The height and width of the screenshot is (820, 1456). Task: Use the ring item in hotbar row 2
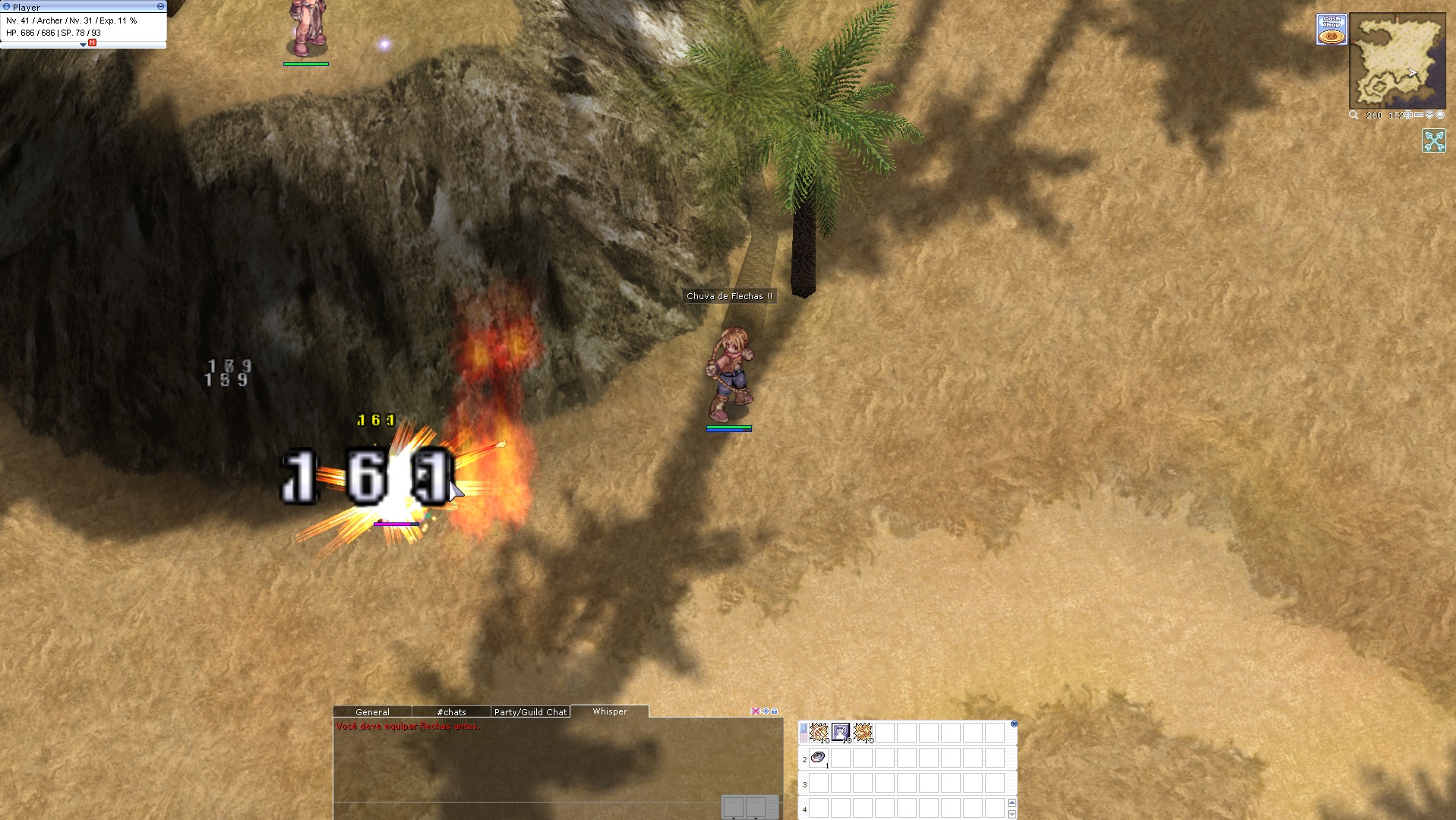click(x=819, y=757)
